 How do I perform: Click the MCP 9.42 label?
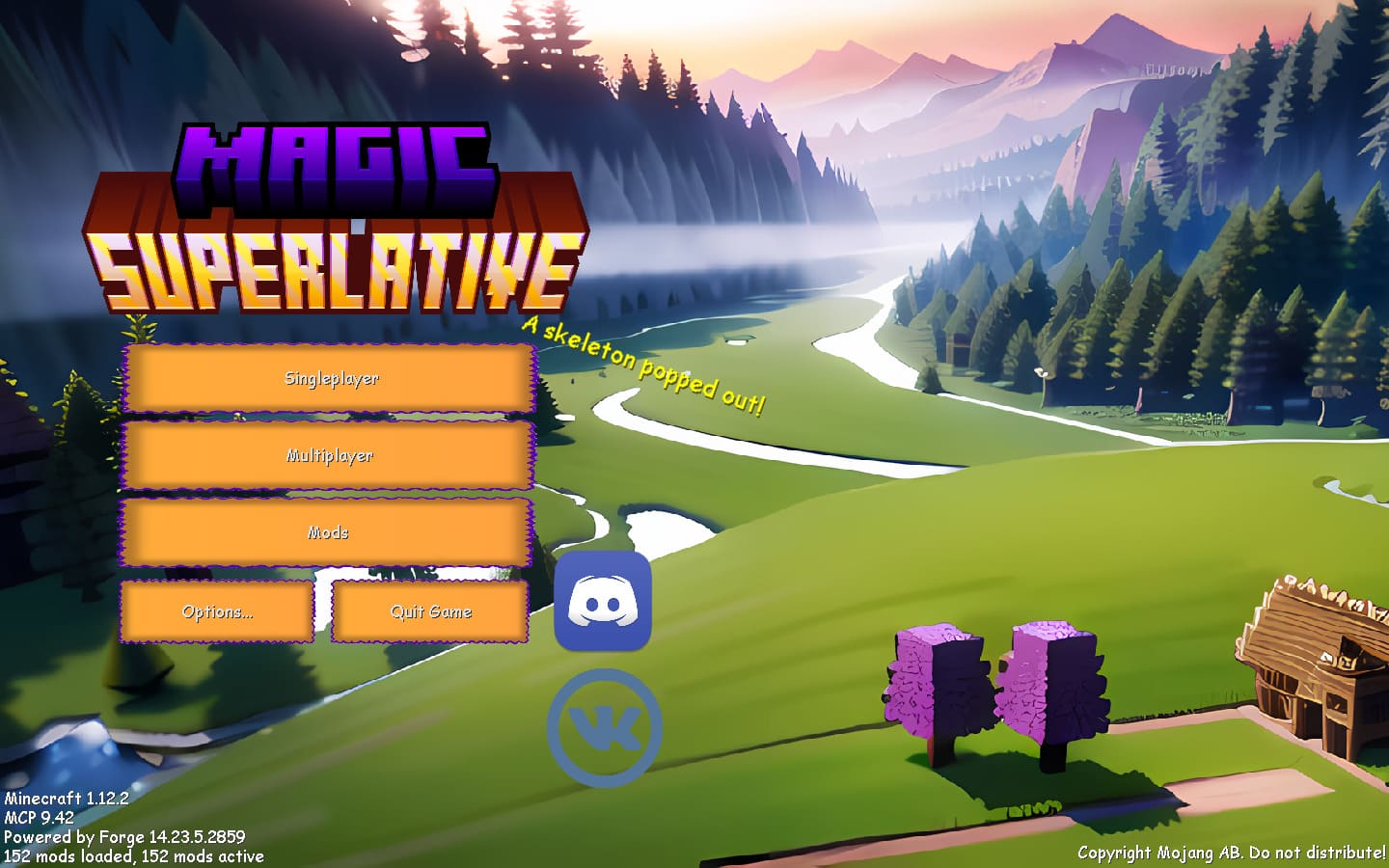41,817
